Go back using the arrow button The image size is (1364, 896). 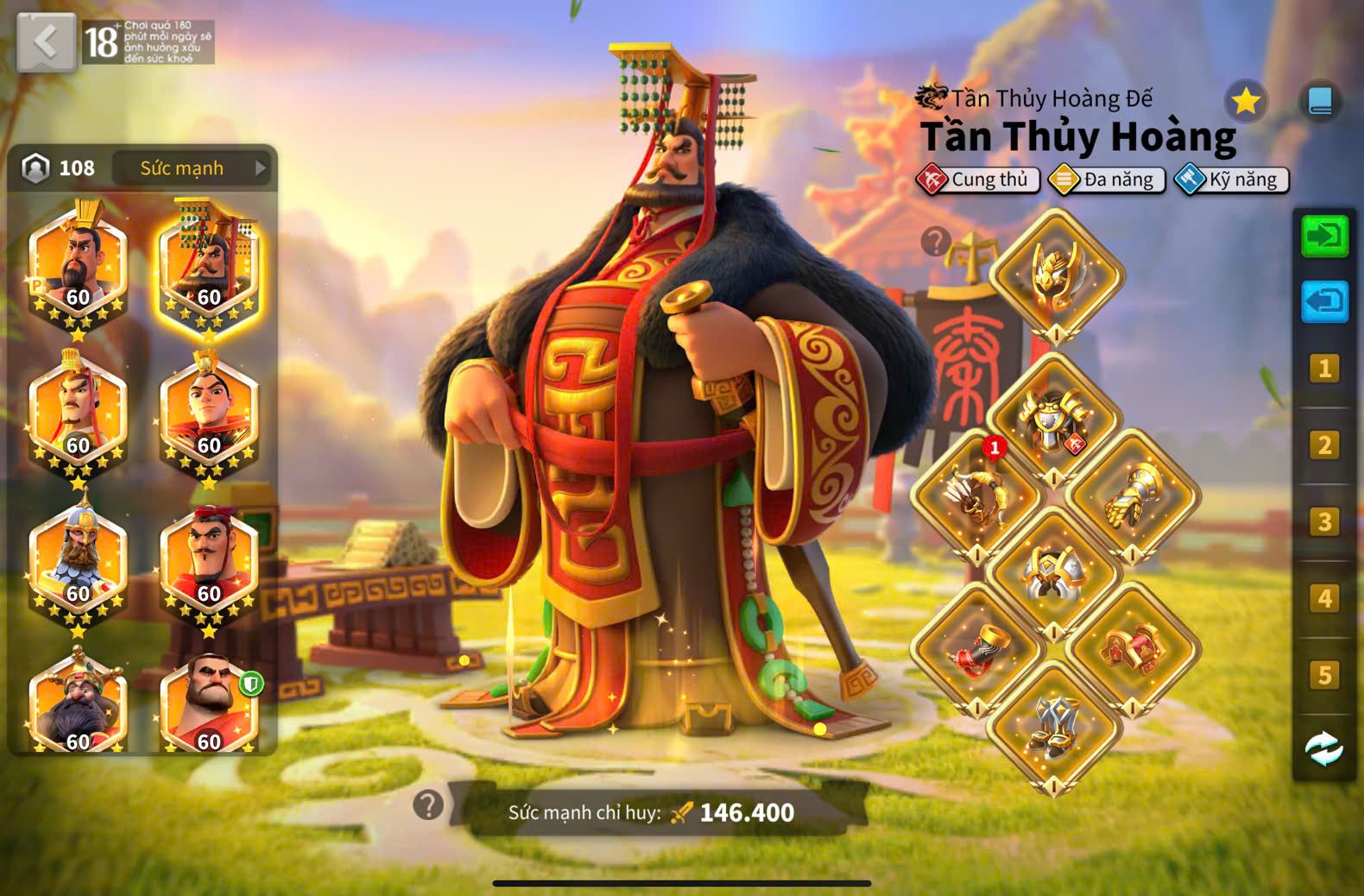coord(46,41)
